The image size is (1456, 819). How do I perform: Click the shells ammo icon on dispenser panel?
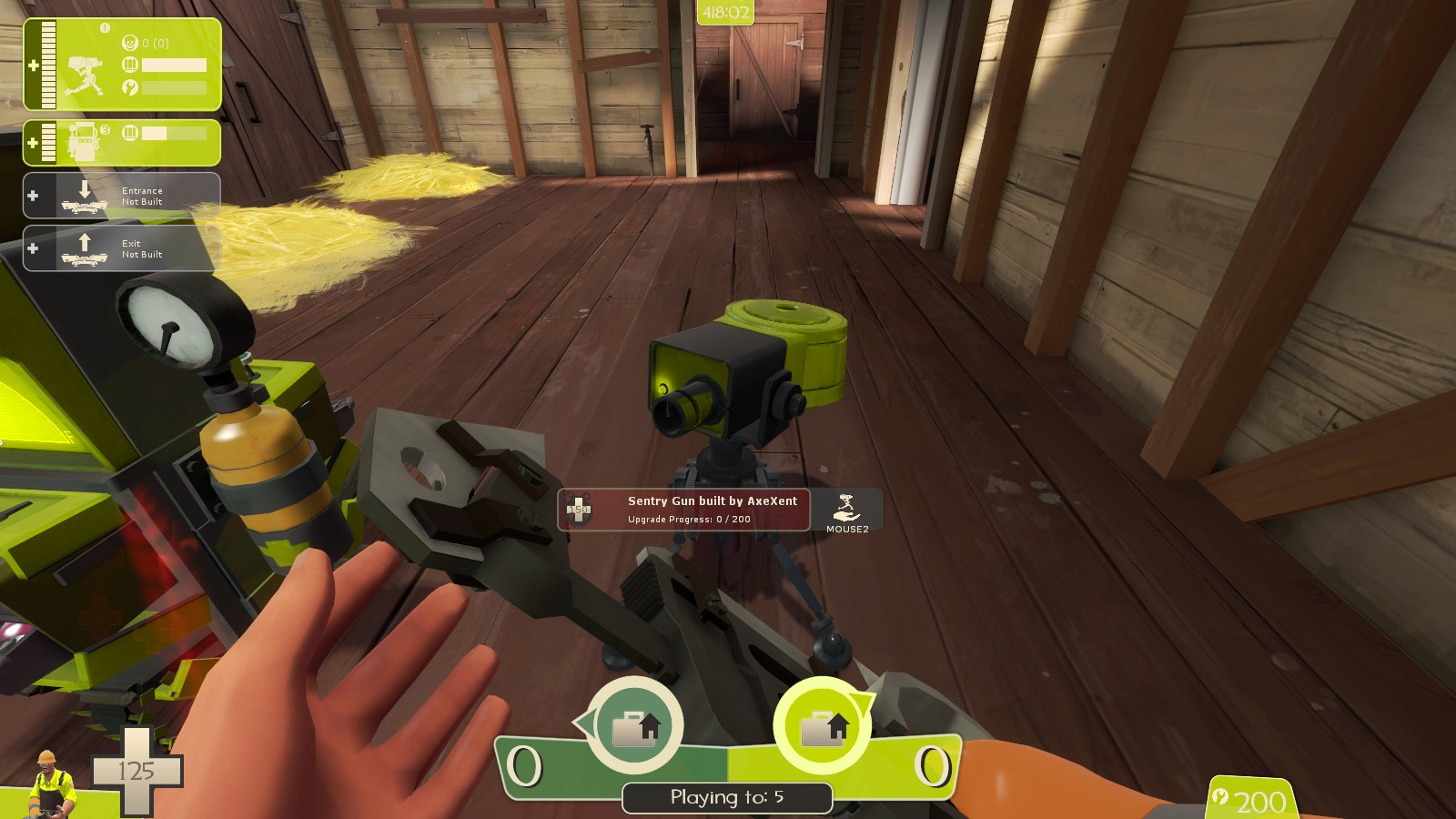130,131
